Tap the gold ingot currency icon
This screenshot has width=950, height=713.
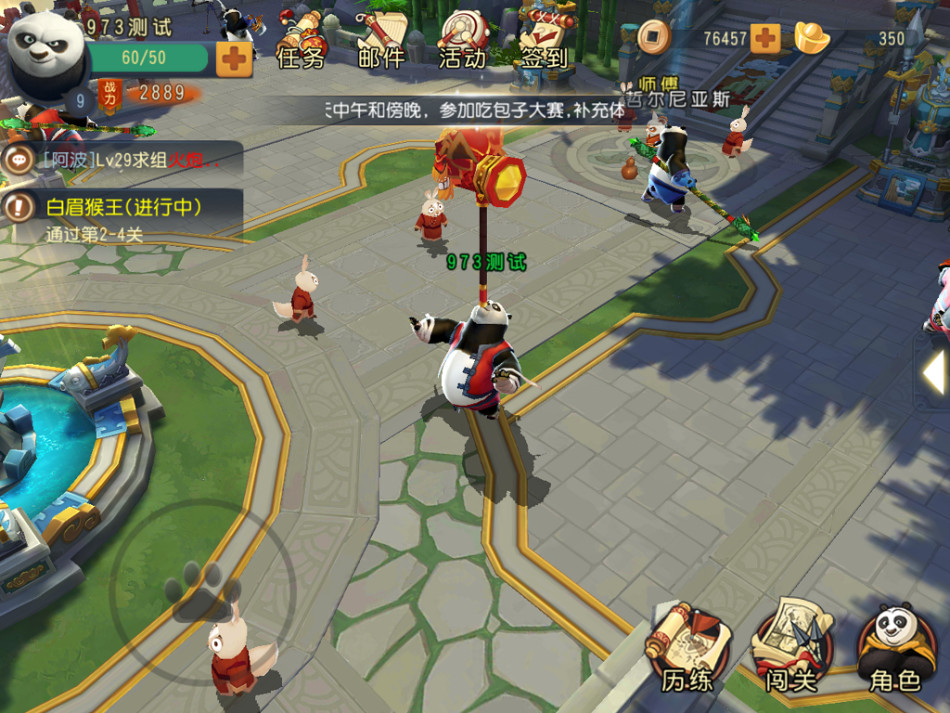[x=812, y=38]
